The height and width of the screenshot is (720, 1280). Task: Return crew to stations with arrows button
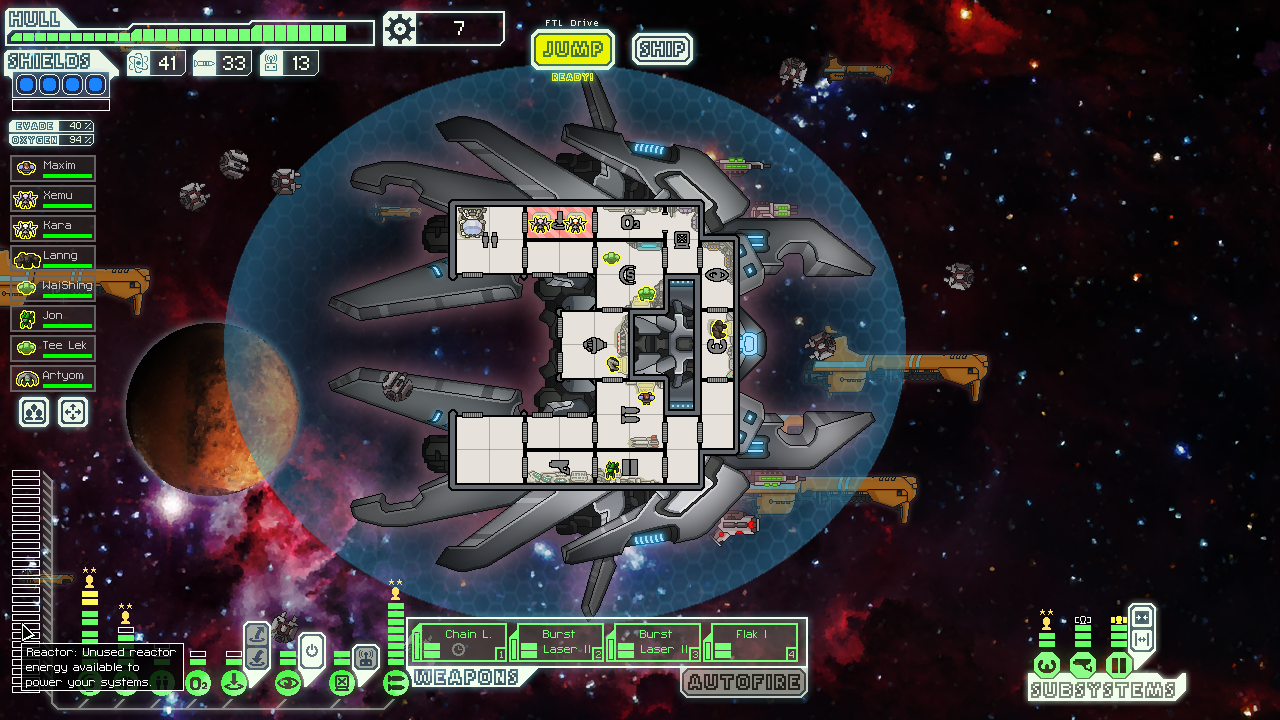(73, 412)
